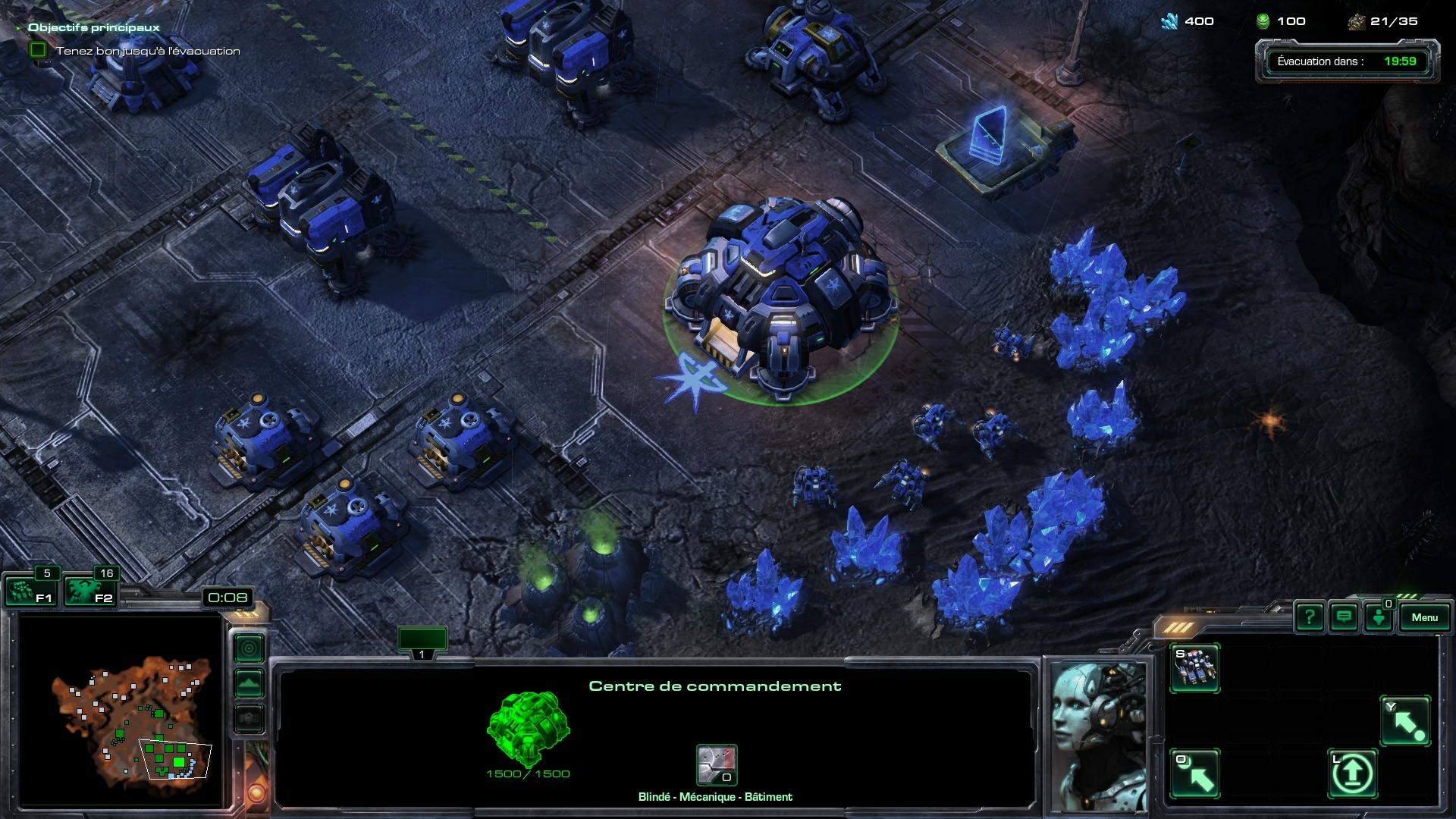
Task: Select control group 1 tab
Action: click(422, 642)
